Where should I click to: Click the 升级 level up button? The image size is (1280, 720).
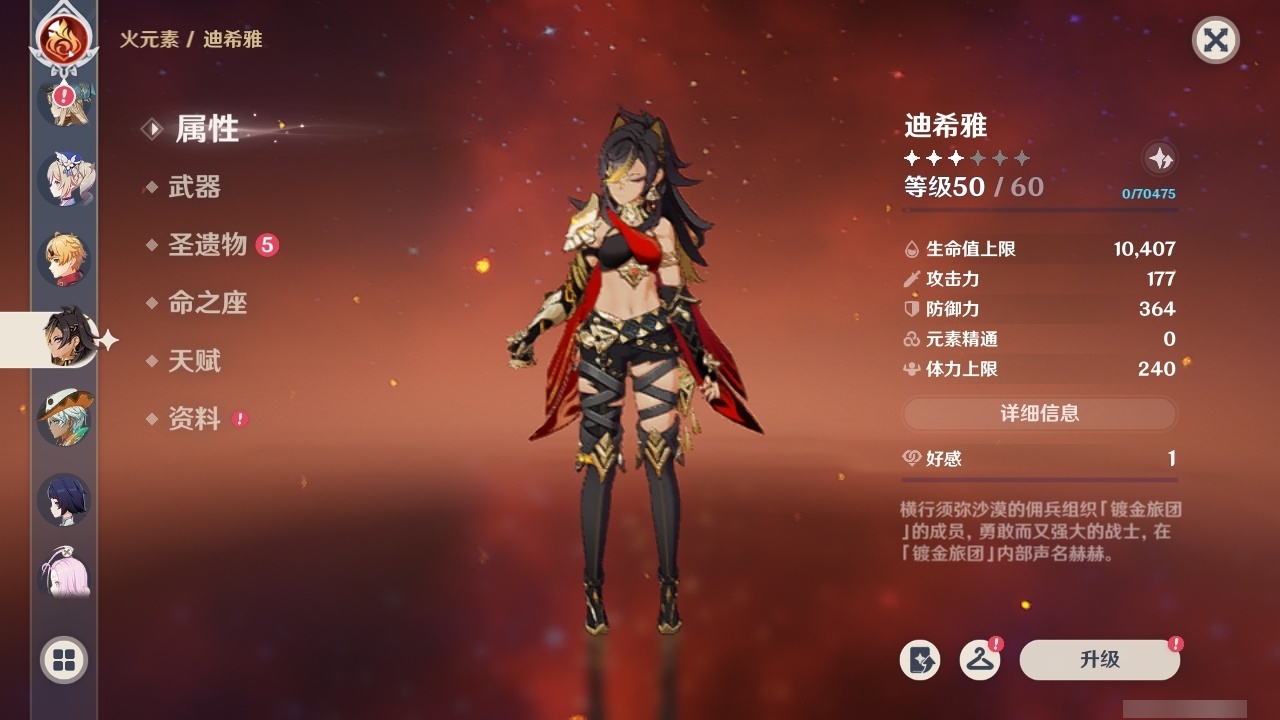coord(1099,660)
